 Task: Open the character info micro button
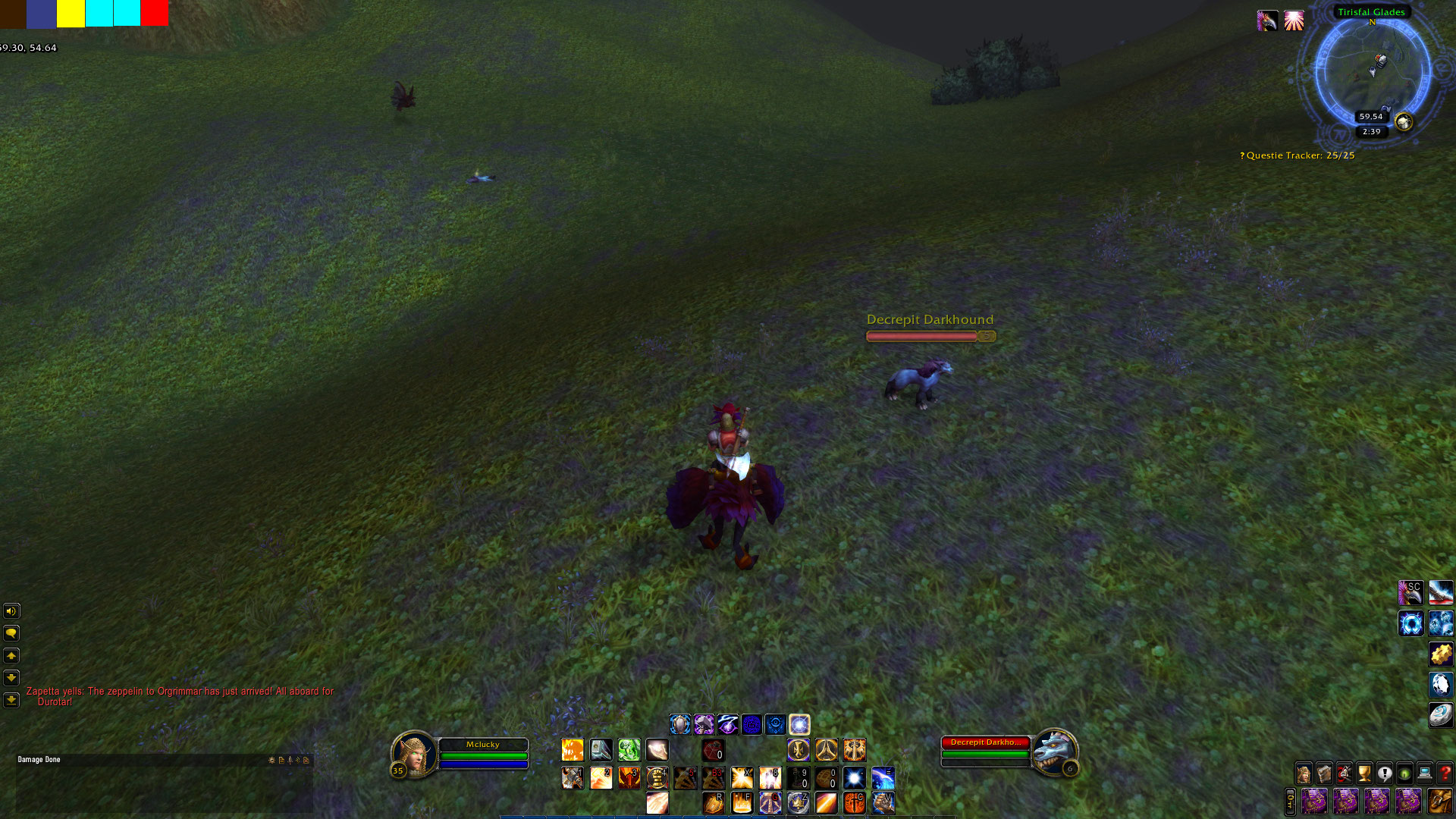1304,773
